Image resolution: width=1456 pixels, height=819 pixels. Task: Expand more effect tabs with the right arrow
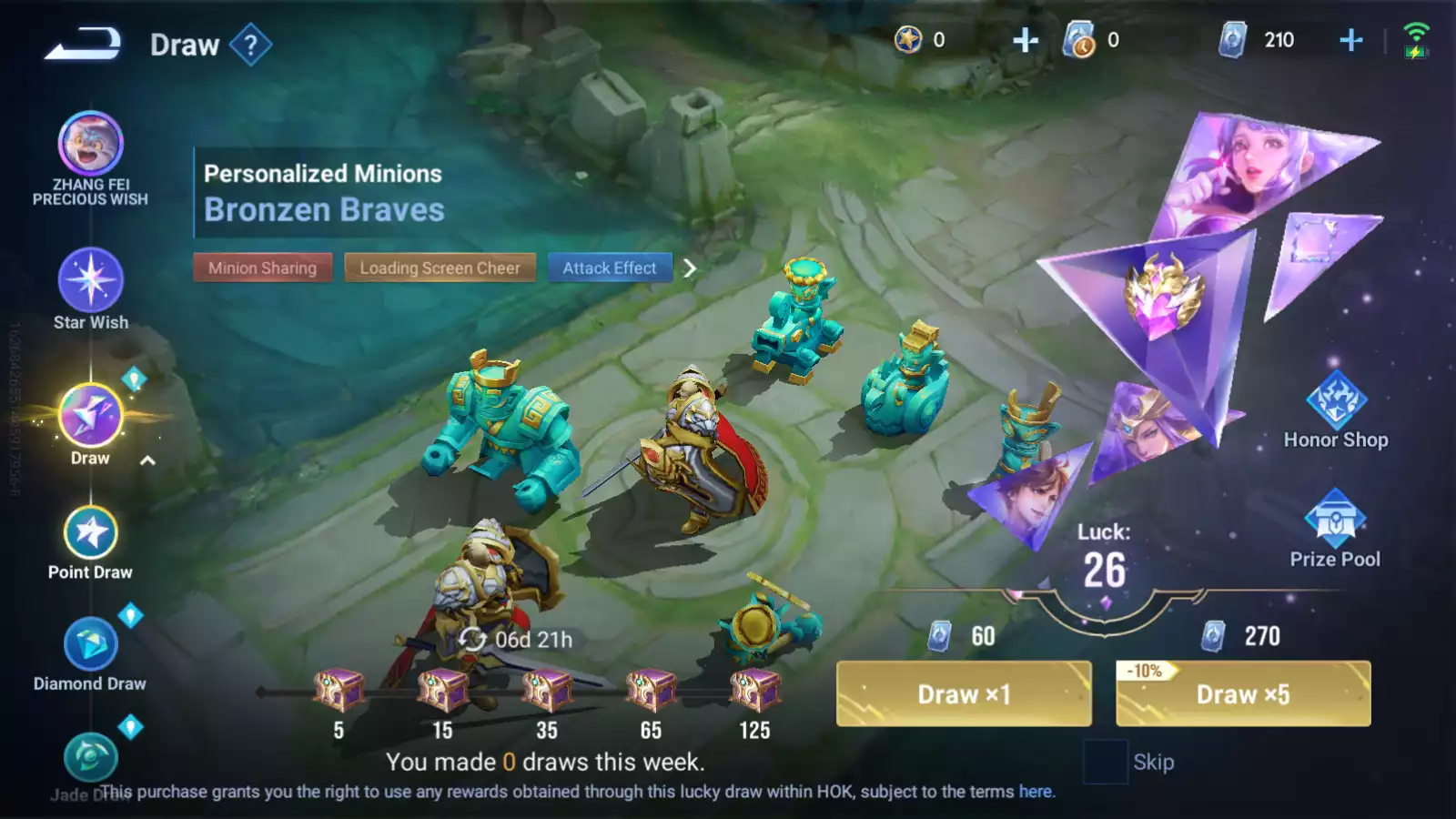point(692,268)
